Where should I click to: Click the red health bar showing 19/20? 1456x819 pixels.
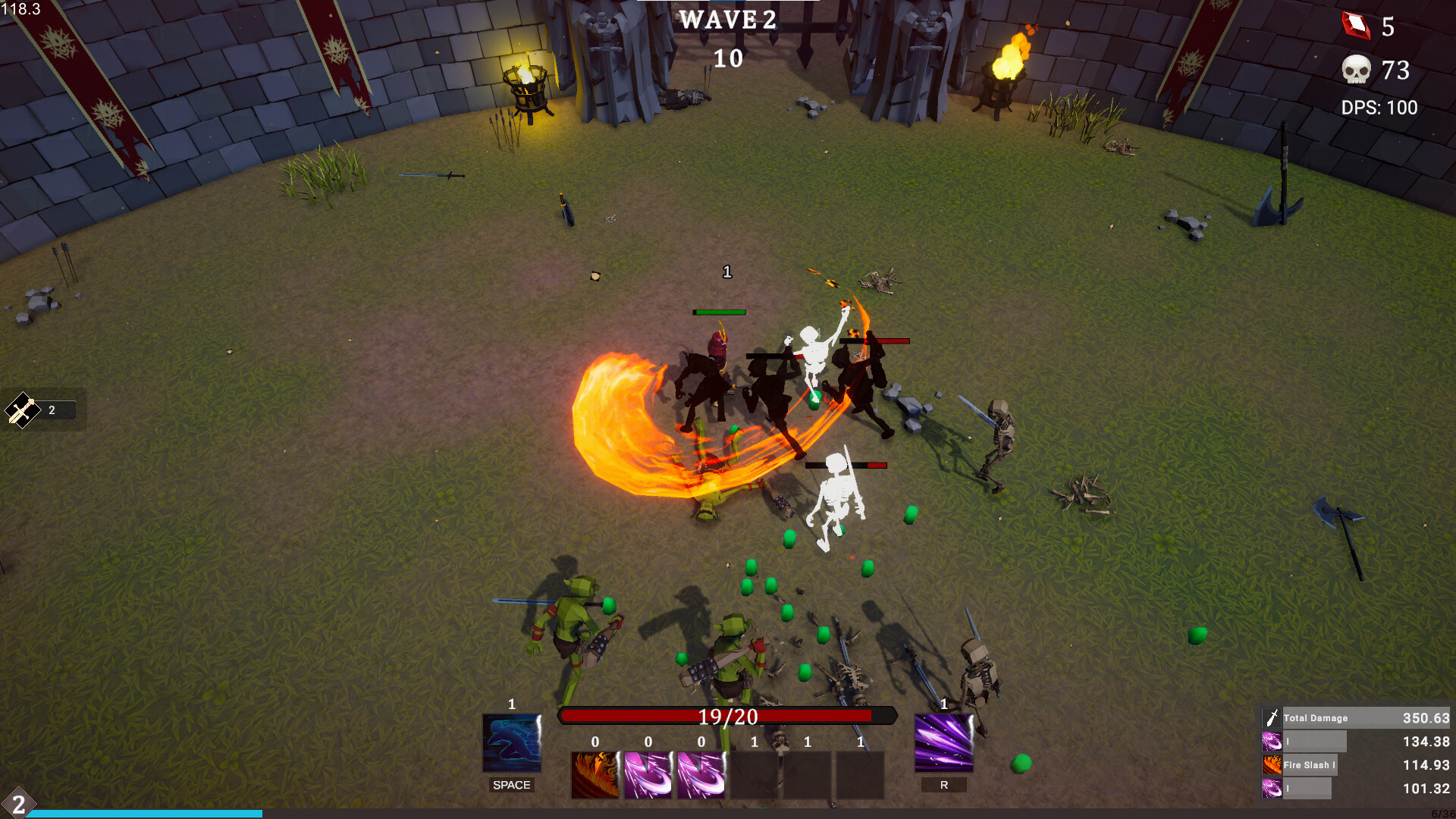click(726, 716)
